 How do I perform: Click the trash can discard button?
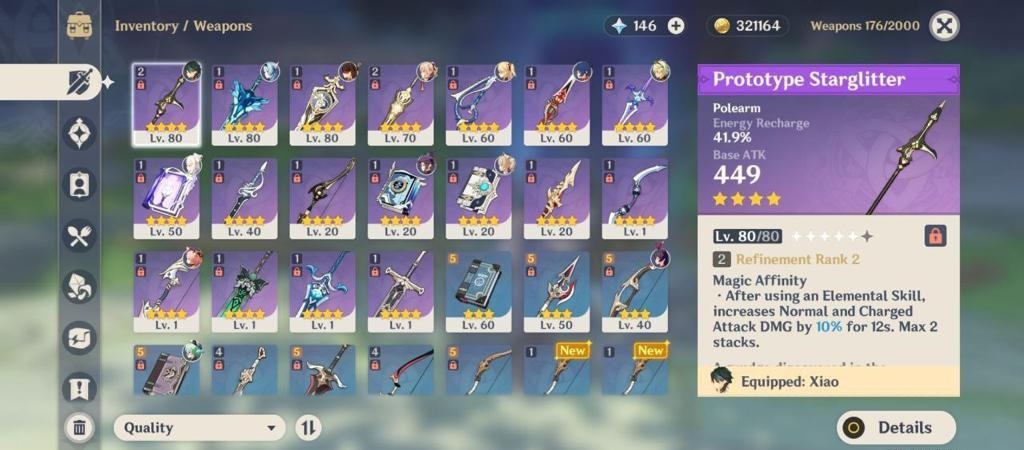(x=80, y=428)
